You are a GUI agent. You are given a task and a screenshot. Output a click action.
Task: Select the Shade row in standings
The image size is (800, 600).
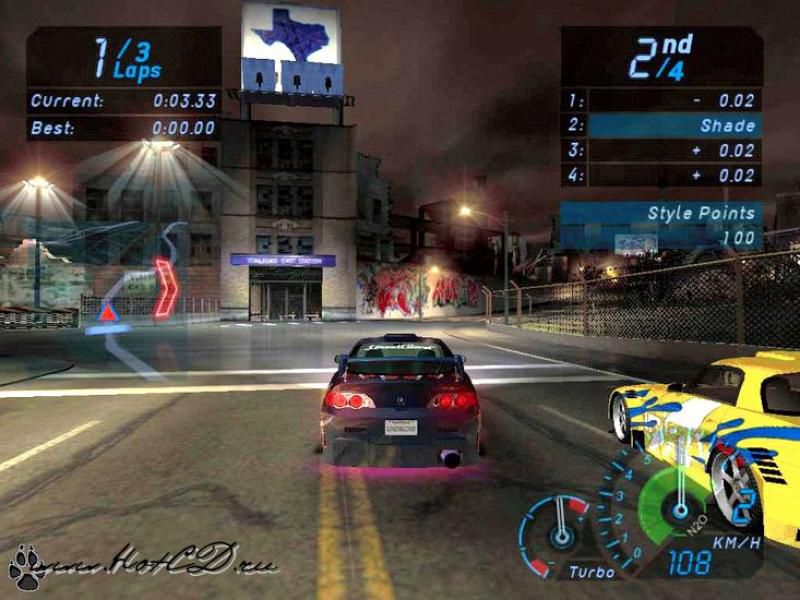click(662, 125)
